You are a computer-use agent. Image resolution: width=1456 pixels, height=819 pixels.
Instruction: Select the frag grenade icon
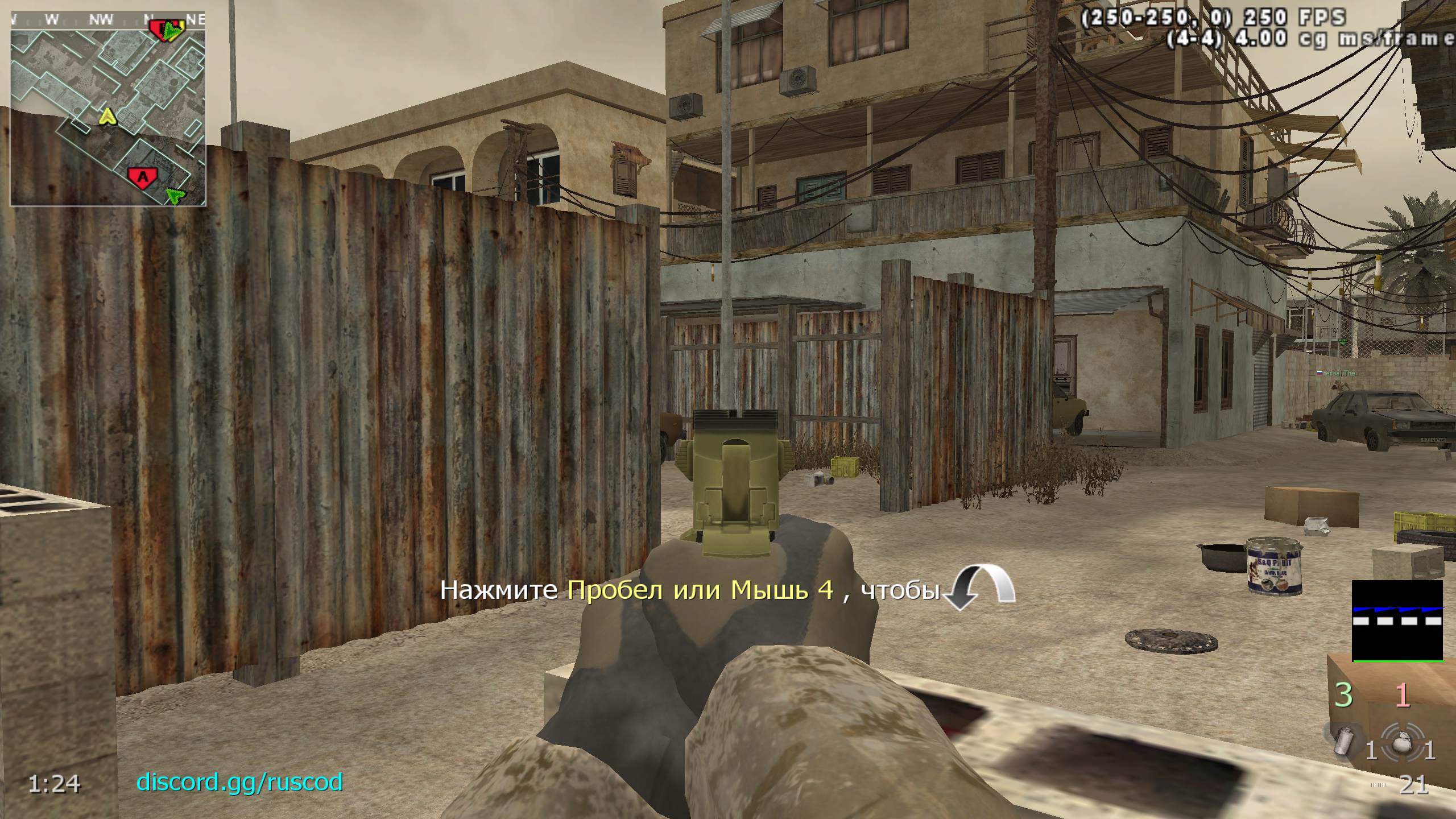pyautogui.click(x=1408, y=742)
